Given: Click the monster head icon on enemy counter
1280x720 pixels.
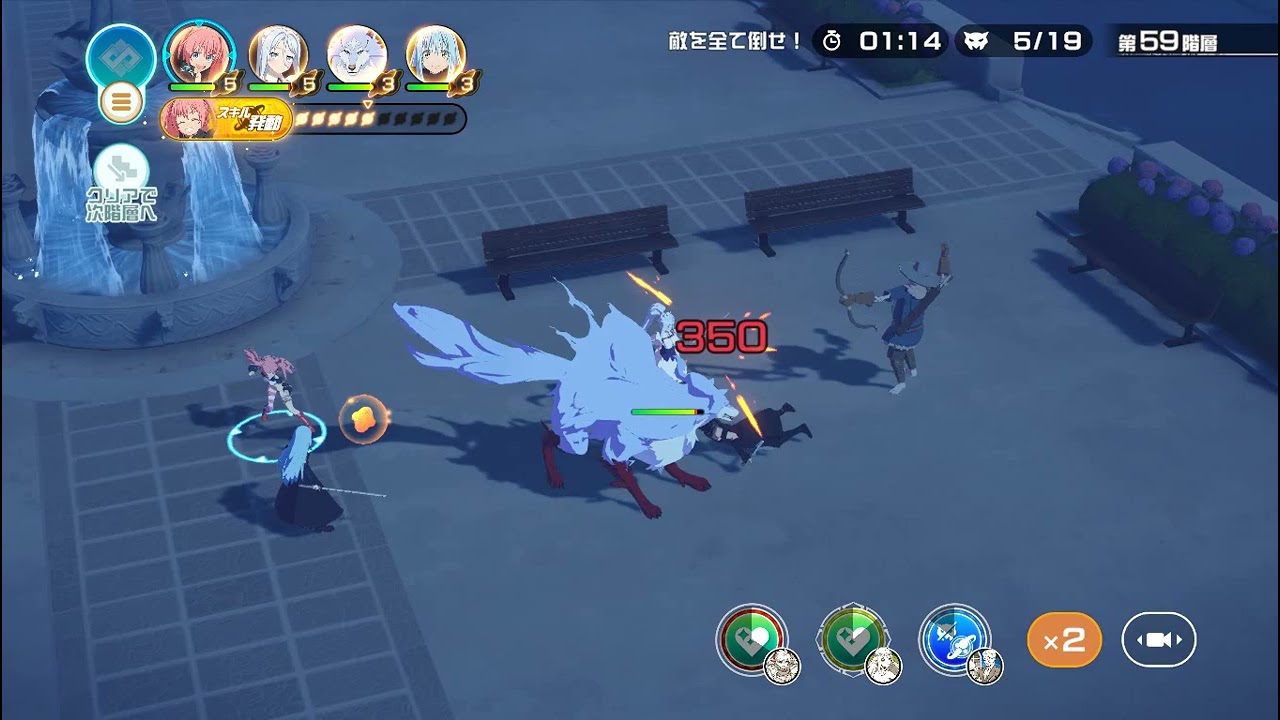Looking at the screenshot, I should [977, 41].
